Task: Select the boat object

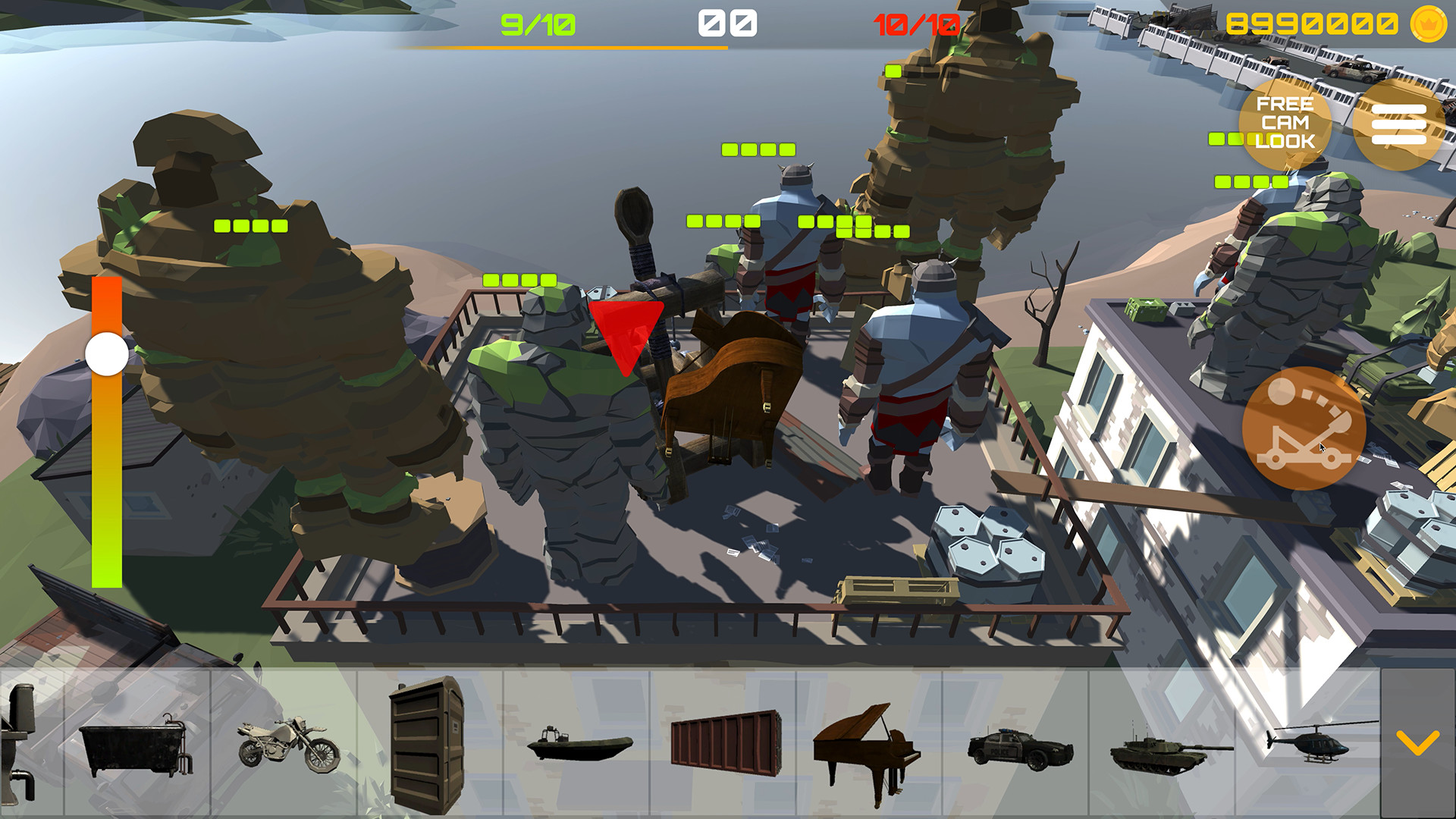Action: 581,747
